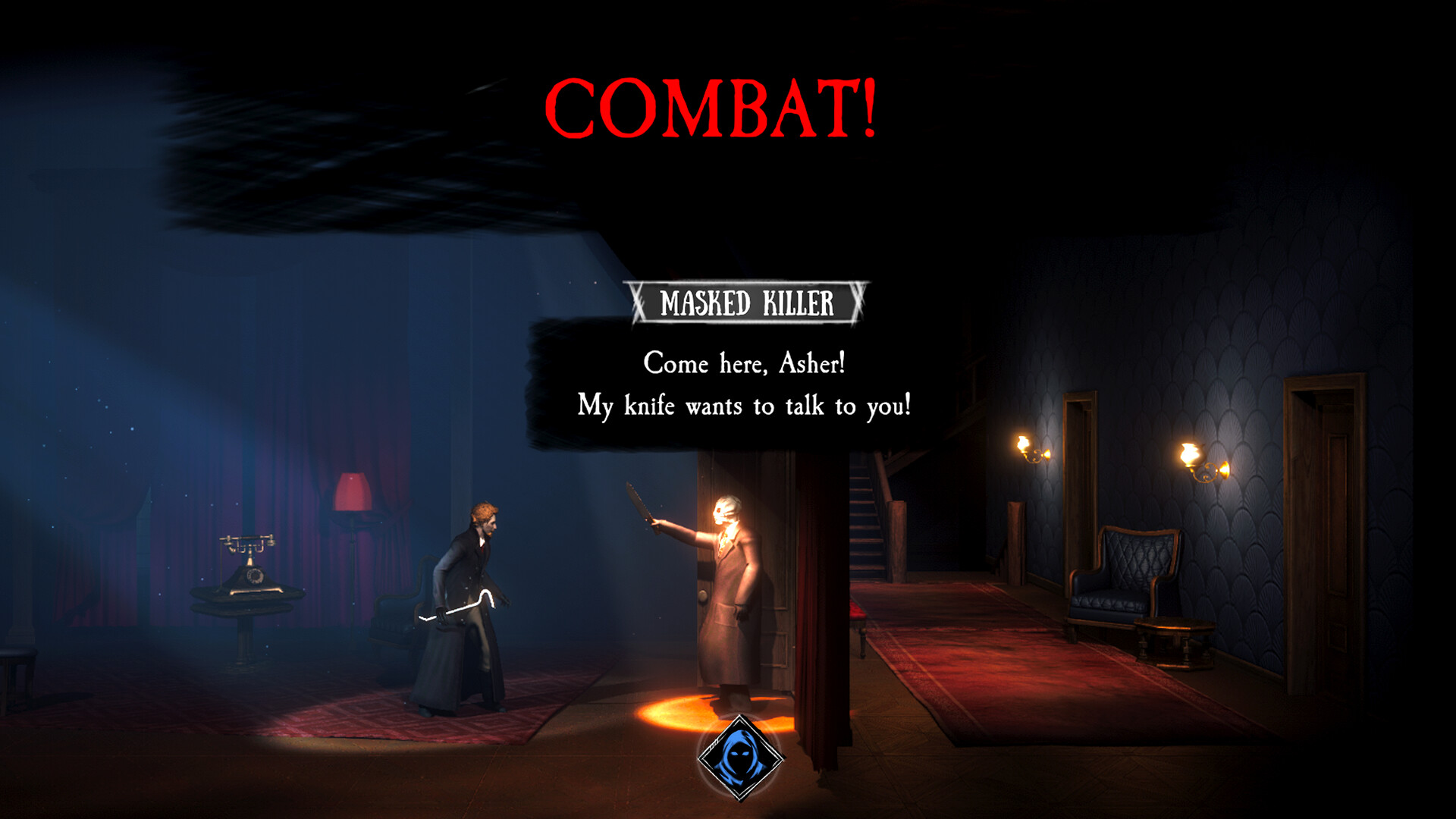The width and height of the screenshot is (1456, 819).
Task: Click 'My knife wants to talk to you!'
Action: point(745,406)
